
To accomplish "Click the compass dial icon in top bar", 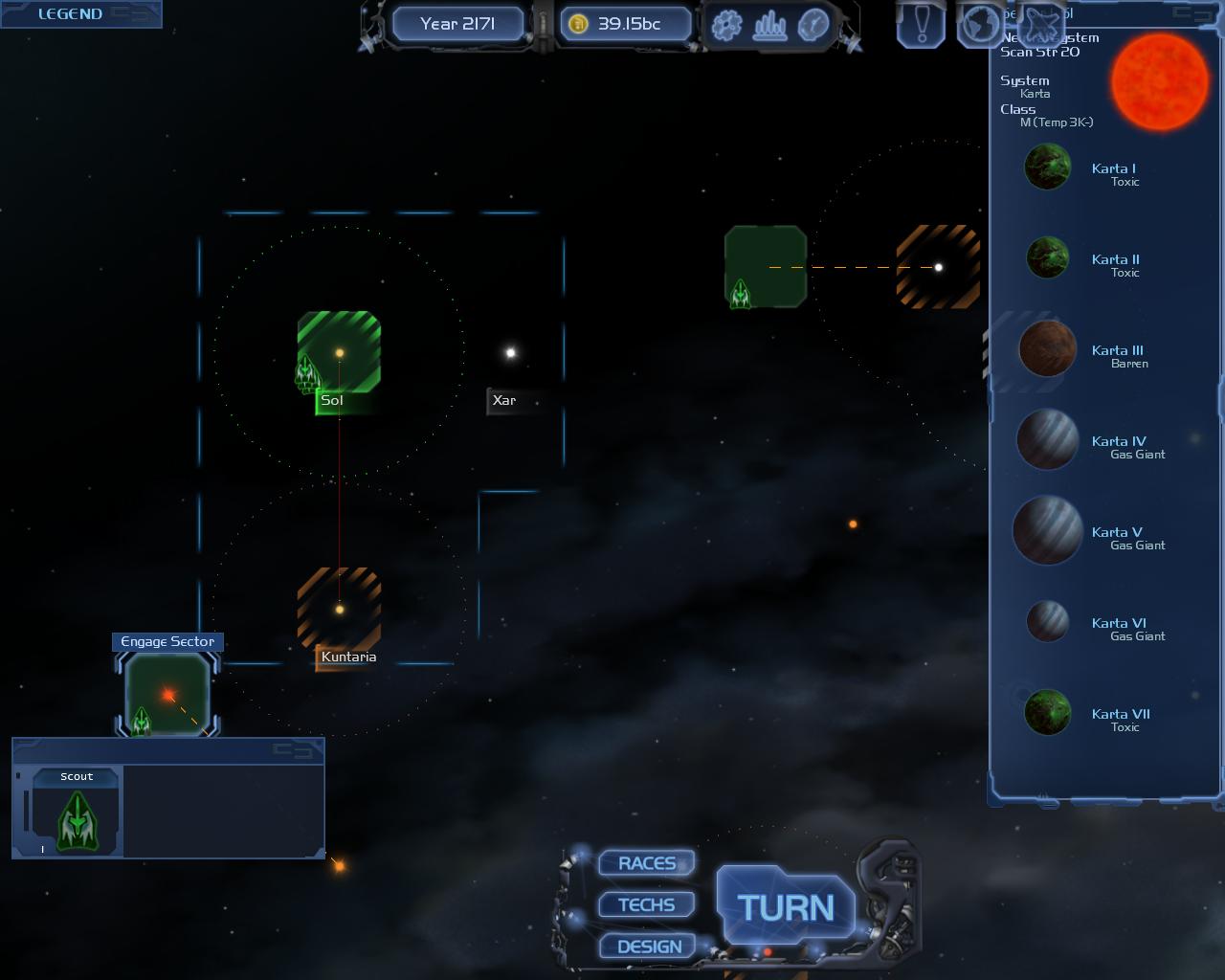I will (813, 25).
